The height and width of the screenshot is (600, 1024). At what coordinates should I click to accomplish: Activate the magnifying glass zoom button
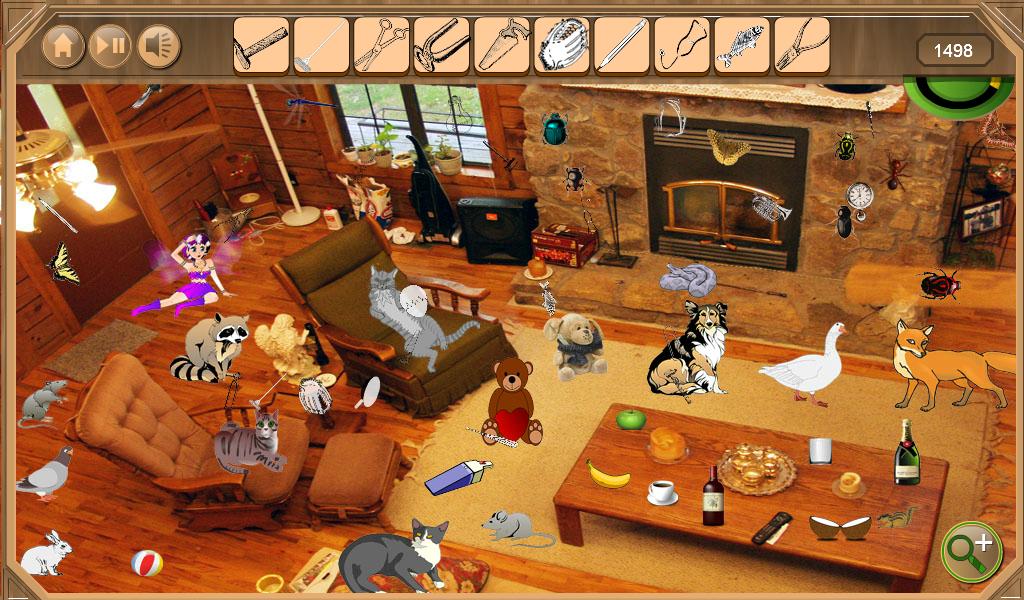point(971,551)
